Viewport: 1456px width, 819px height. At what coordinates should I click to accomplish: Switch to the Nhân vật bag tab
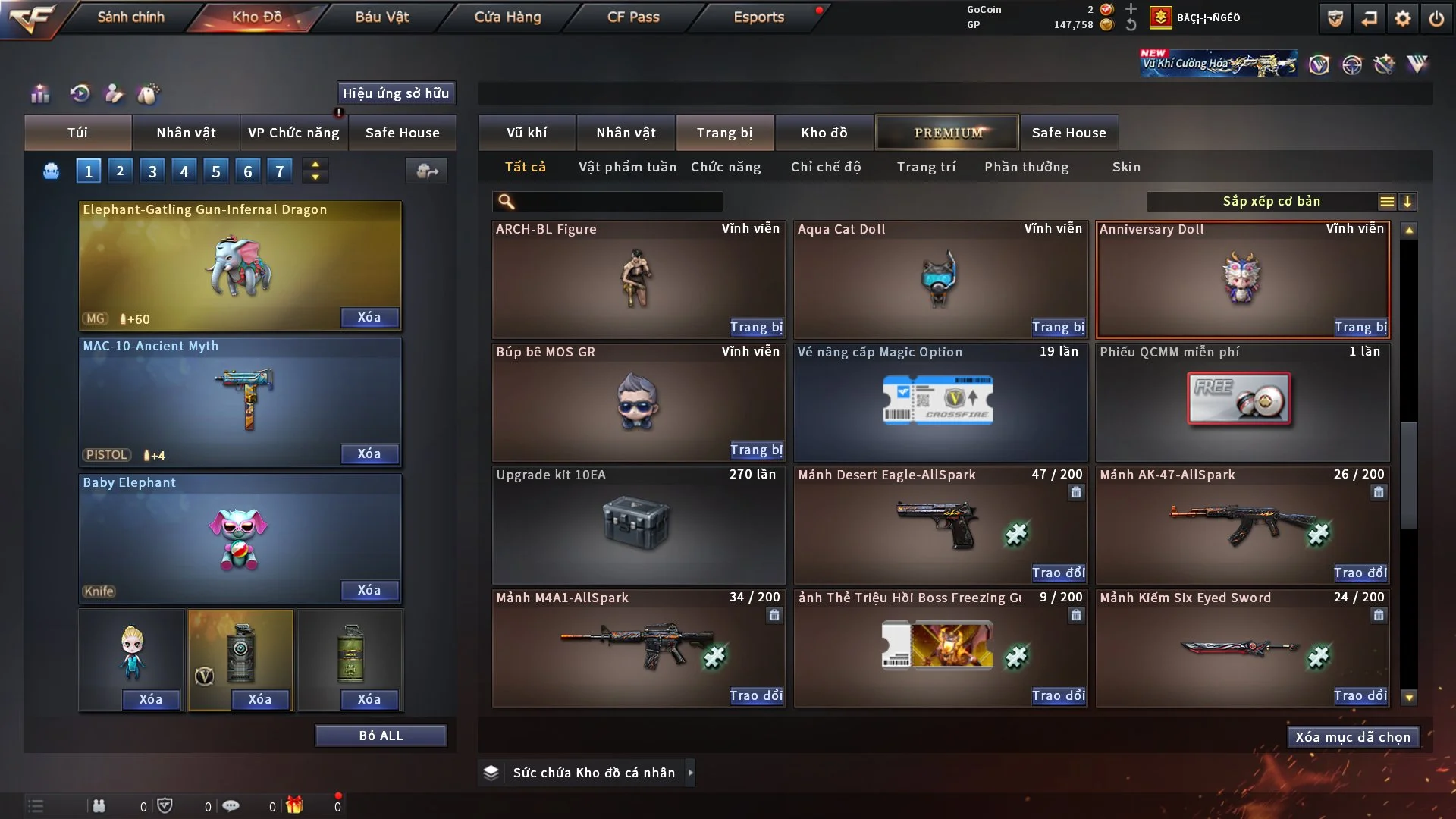click(x=186, y=133)
